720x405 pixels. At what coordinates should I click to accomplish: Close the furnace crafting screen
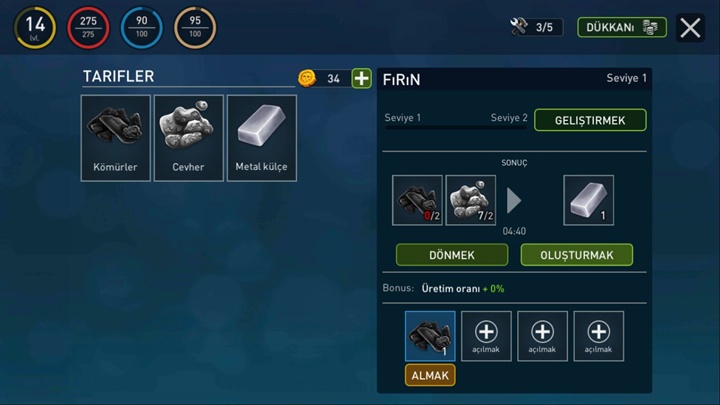(x=690, y=28)
